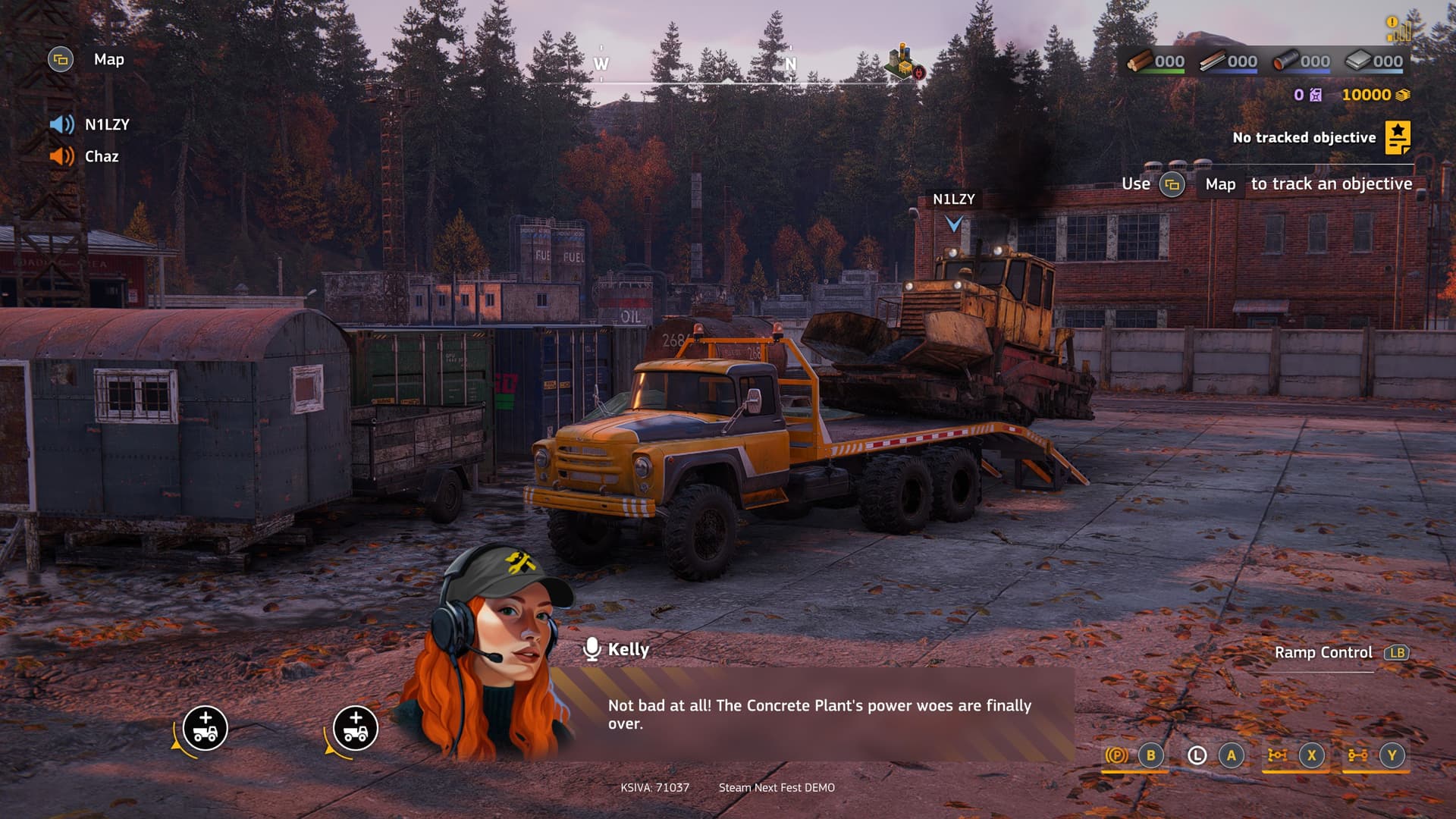Mute N1LZY's voice chat speaker icon
1456x819 pixels.
pyautogui.click(x=62, y=124)
